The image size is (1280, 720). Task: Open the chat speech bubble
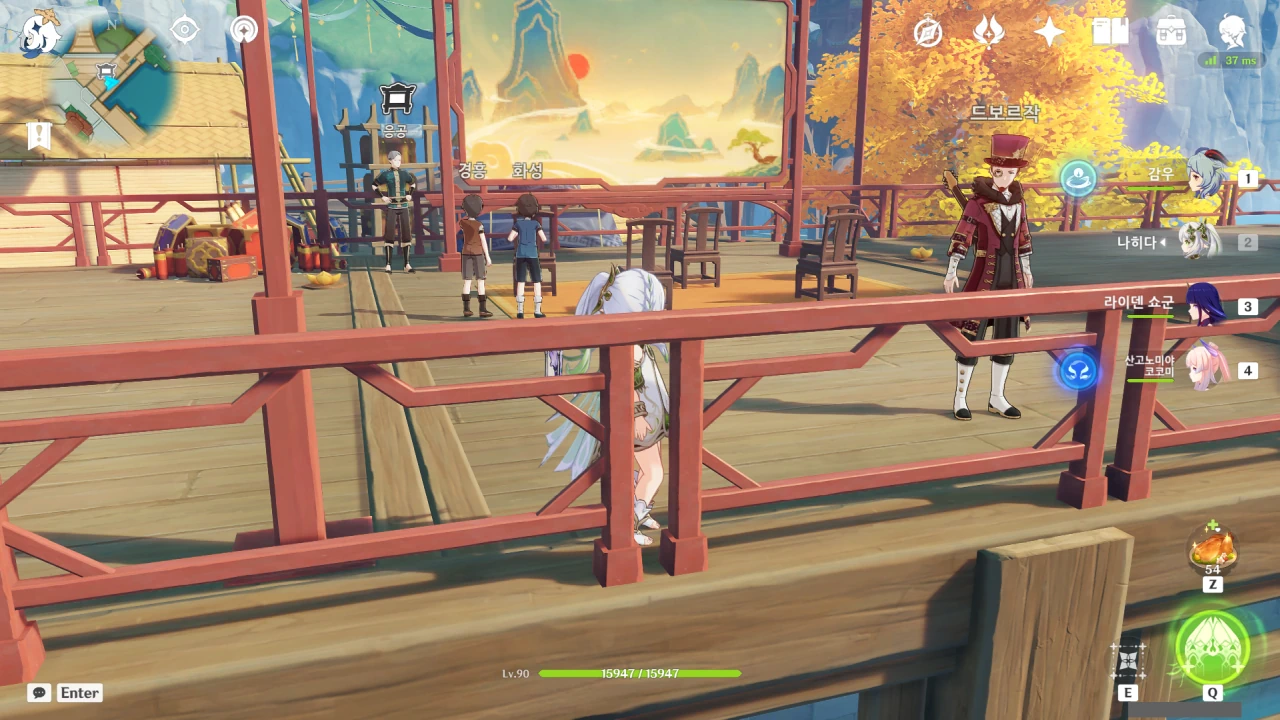click(x=39, y=693)
